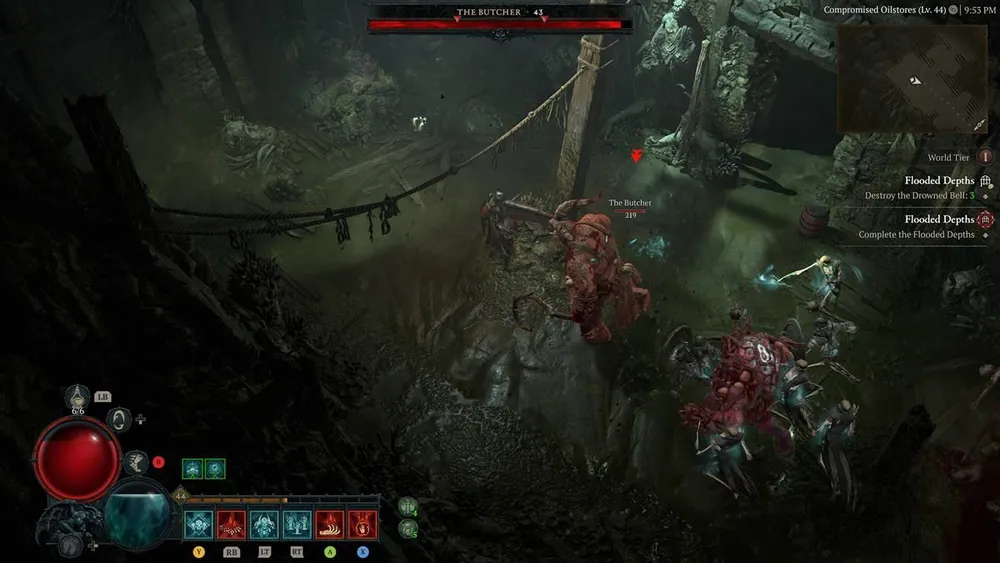The image size is (1000, 563).
Task: Click the World Tier indicator icon
Action: (x=986, y=157)
